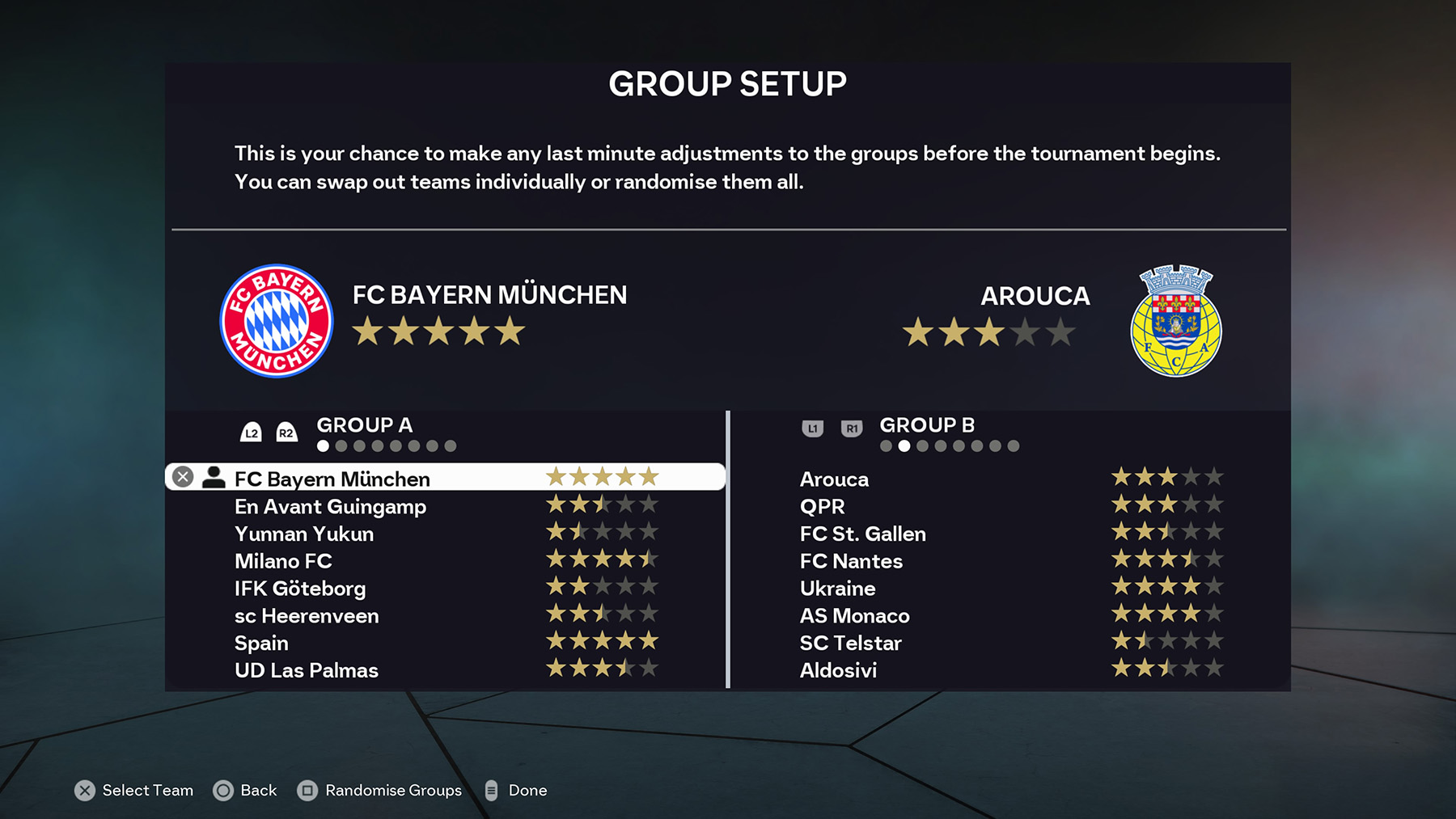Select AS Monaco in Group B
This screenshot has width=1456, height=819.
pos(854,615)
